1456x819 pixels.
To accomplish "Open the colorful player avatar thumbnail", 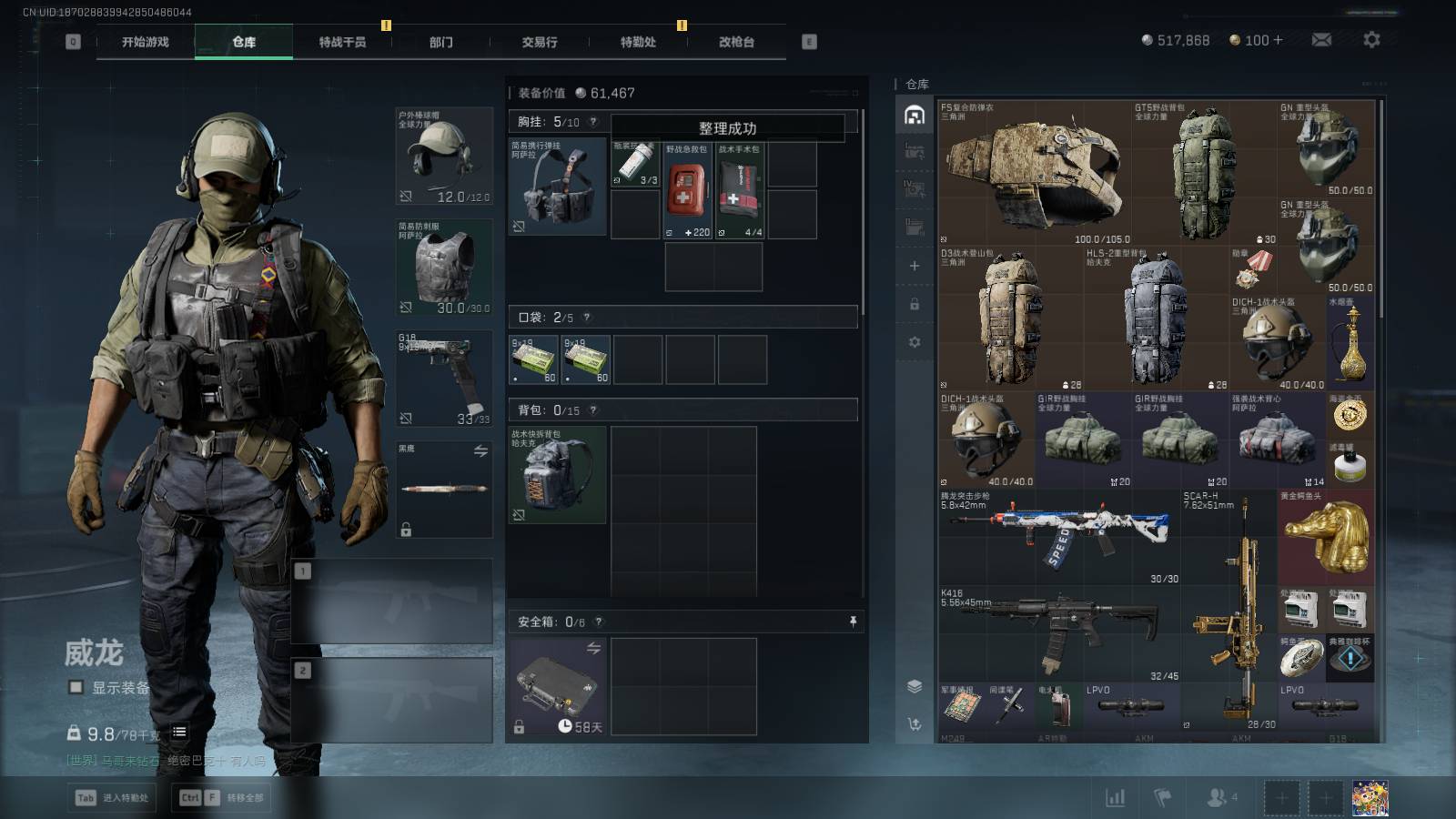I will pos(1370,798).
